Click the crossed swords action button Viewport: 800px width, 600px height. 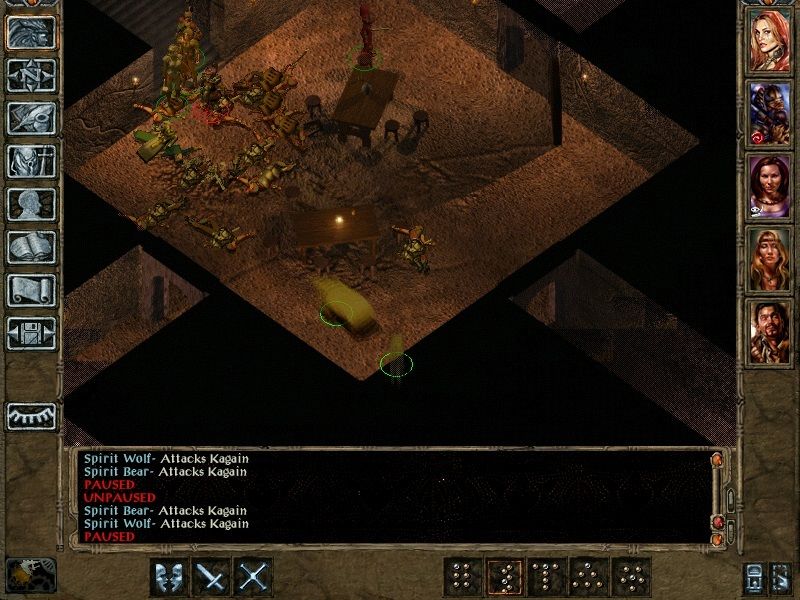pos(254,577)
